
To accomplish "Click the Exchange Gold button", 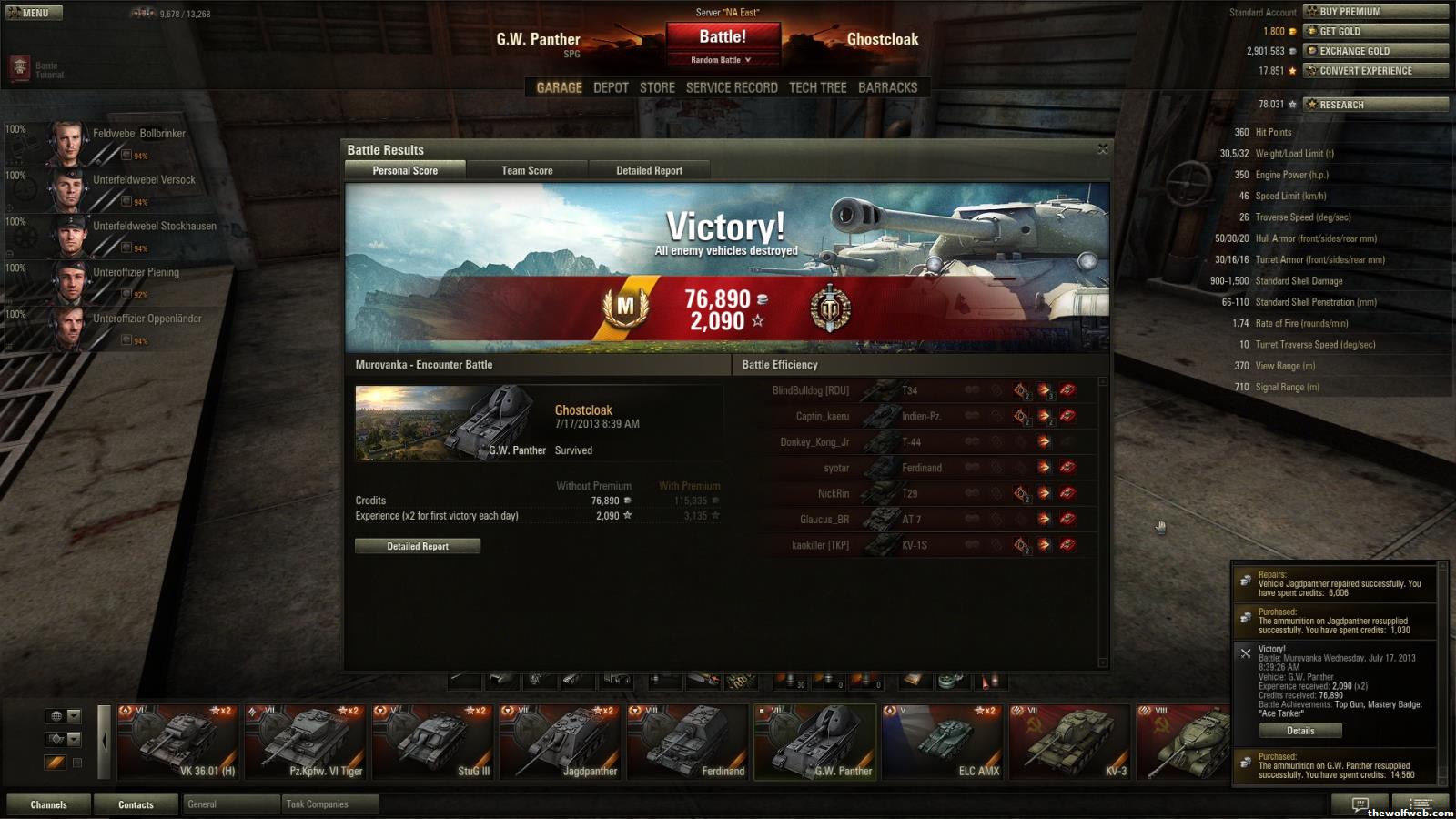I will pyautogui.click(x=1375, y=51).
